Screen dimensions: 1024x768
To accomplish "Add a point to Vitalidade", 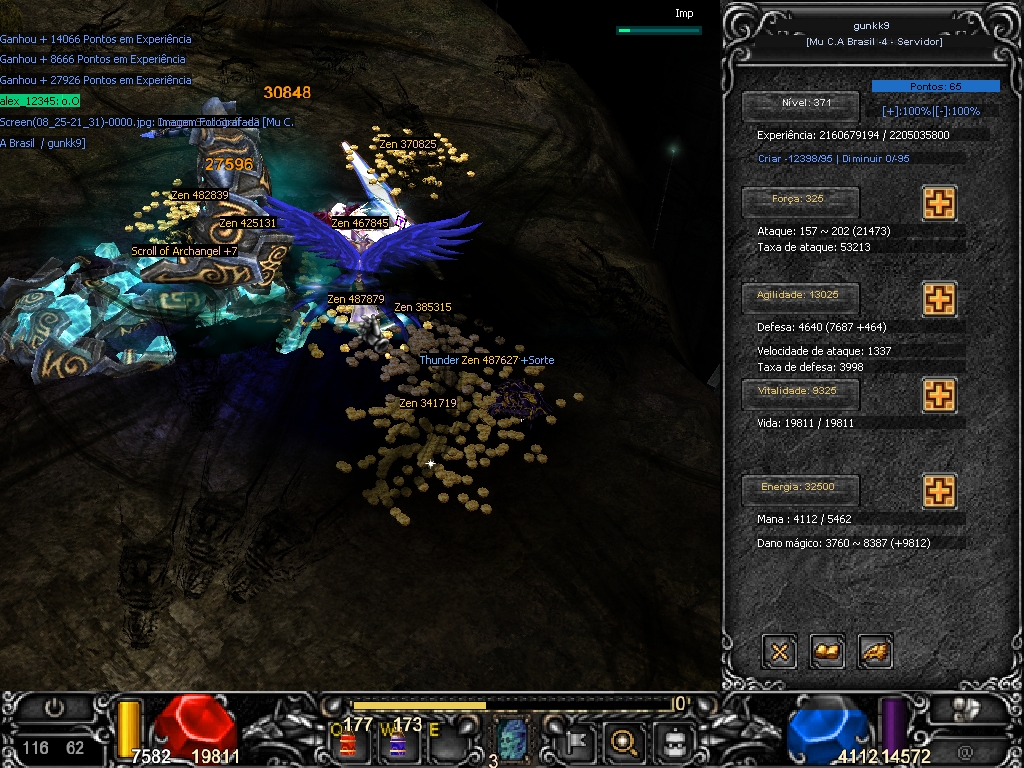I will coord(938,395).
